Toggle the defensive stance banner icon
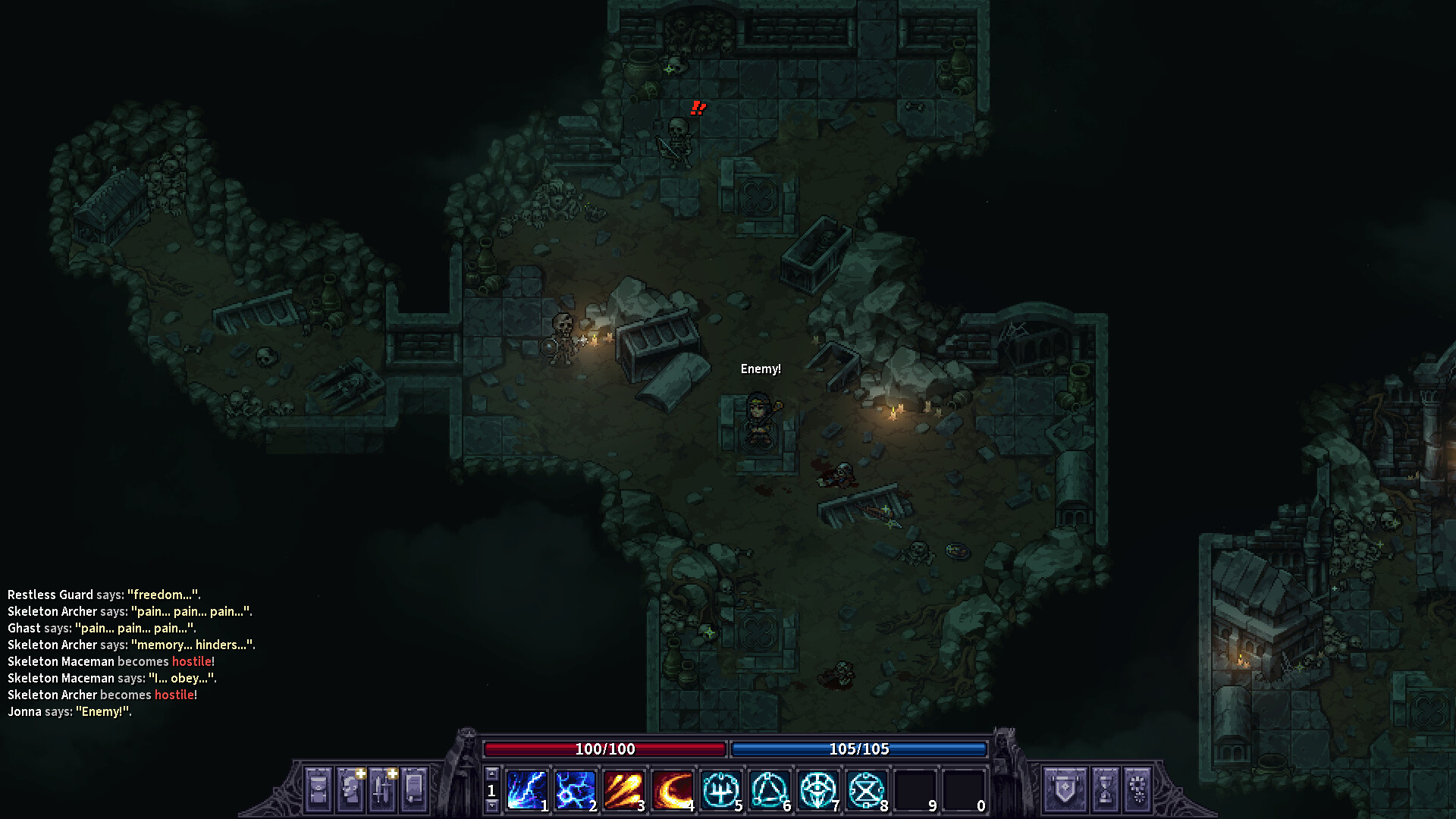1456x819 pixels. click(1065, 789)
